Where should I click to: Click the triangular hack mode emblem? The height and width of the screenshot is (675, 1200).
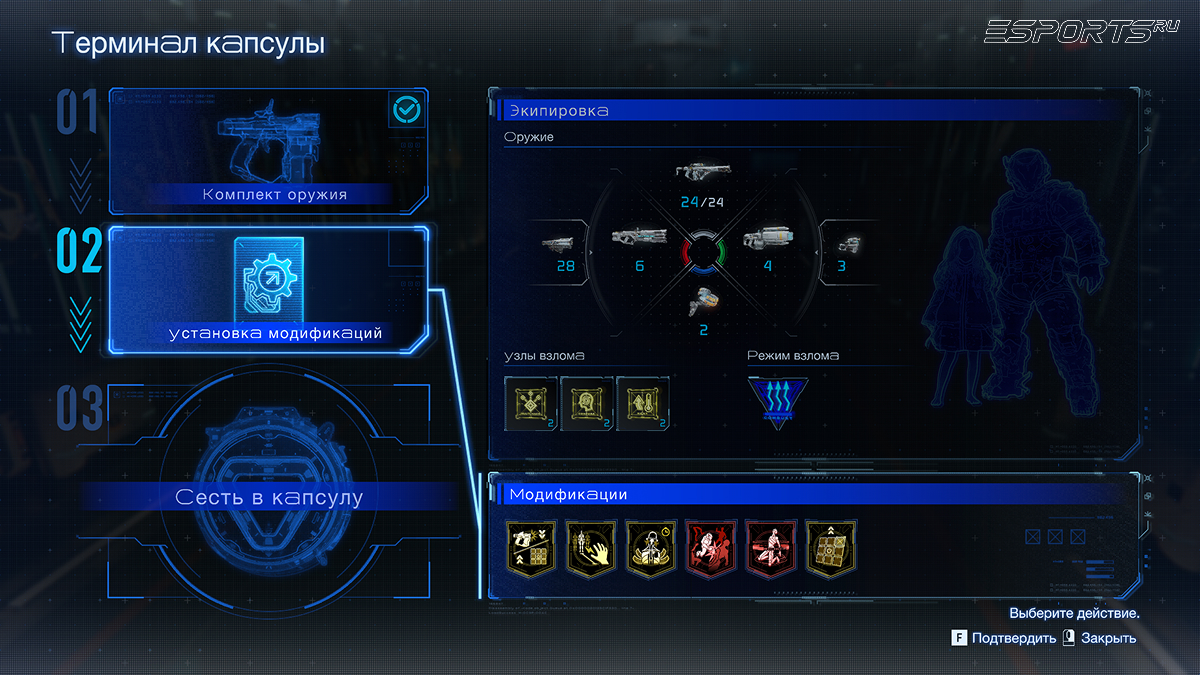coord(779,403)
